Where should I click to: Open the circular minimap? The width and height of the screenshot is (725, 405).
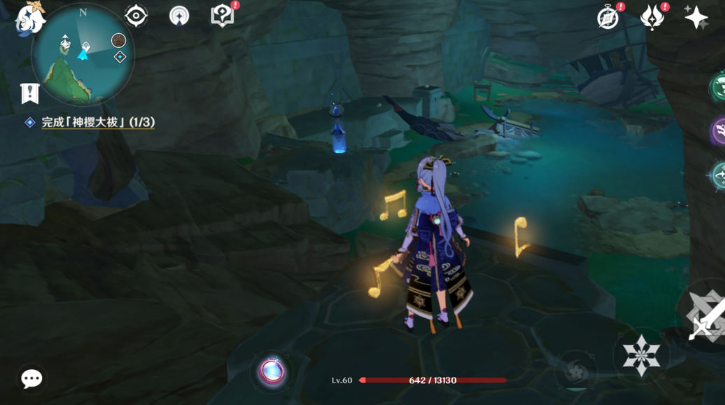tap(83, 55)
